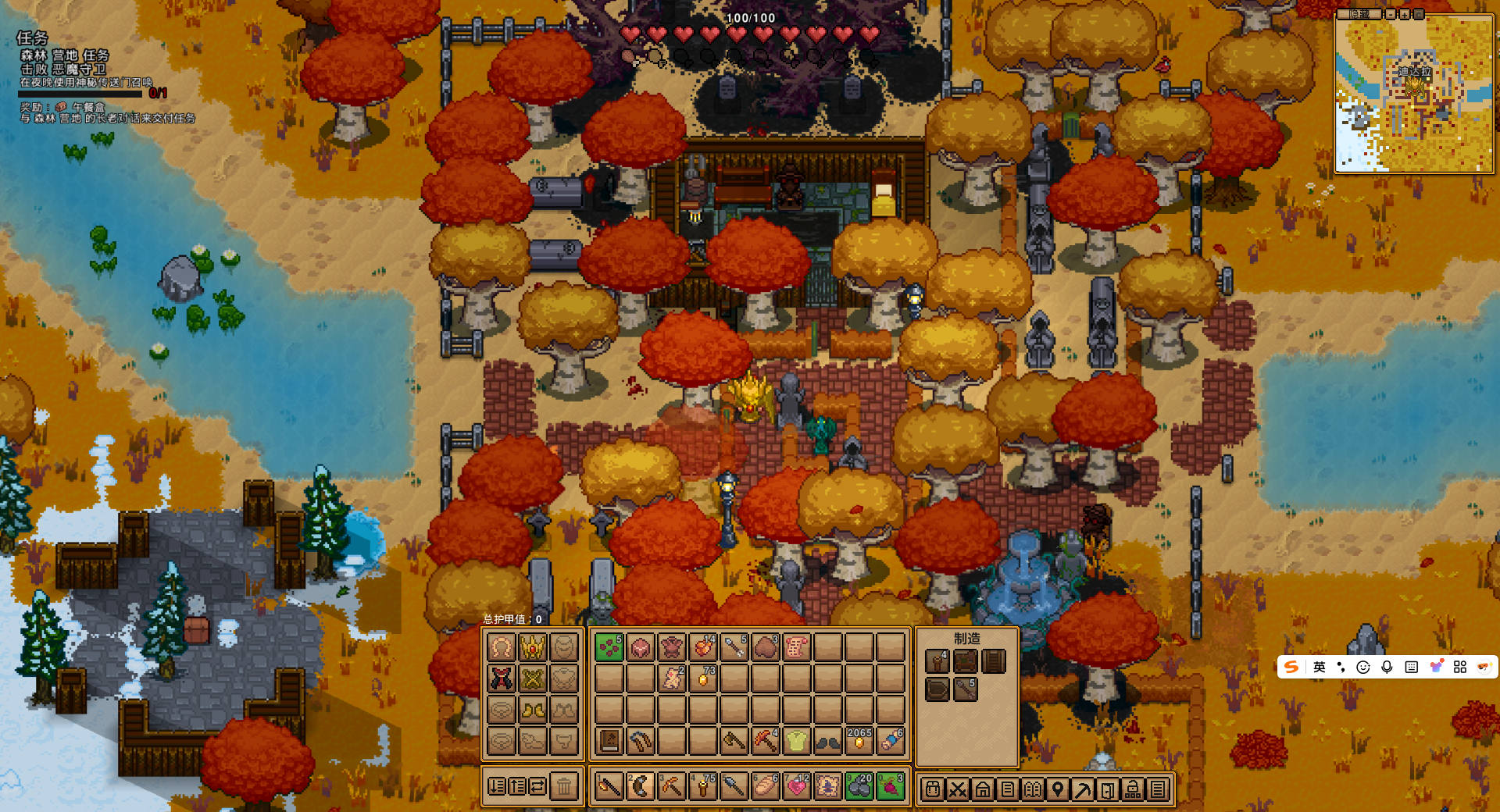Click the crossed swords toolbar button
This screenshot has height=812, width=1500.
tap(958, 789)
